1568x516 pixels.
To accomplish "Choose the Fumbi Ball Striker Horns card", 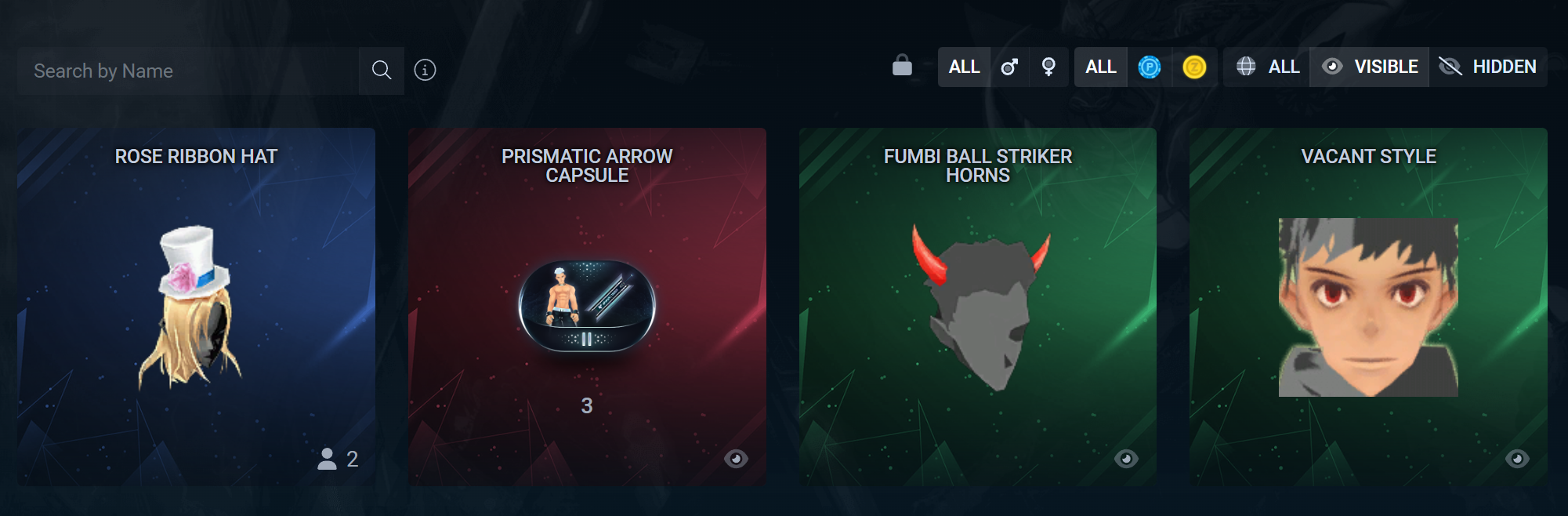I will click(977, 306).
